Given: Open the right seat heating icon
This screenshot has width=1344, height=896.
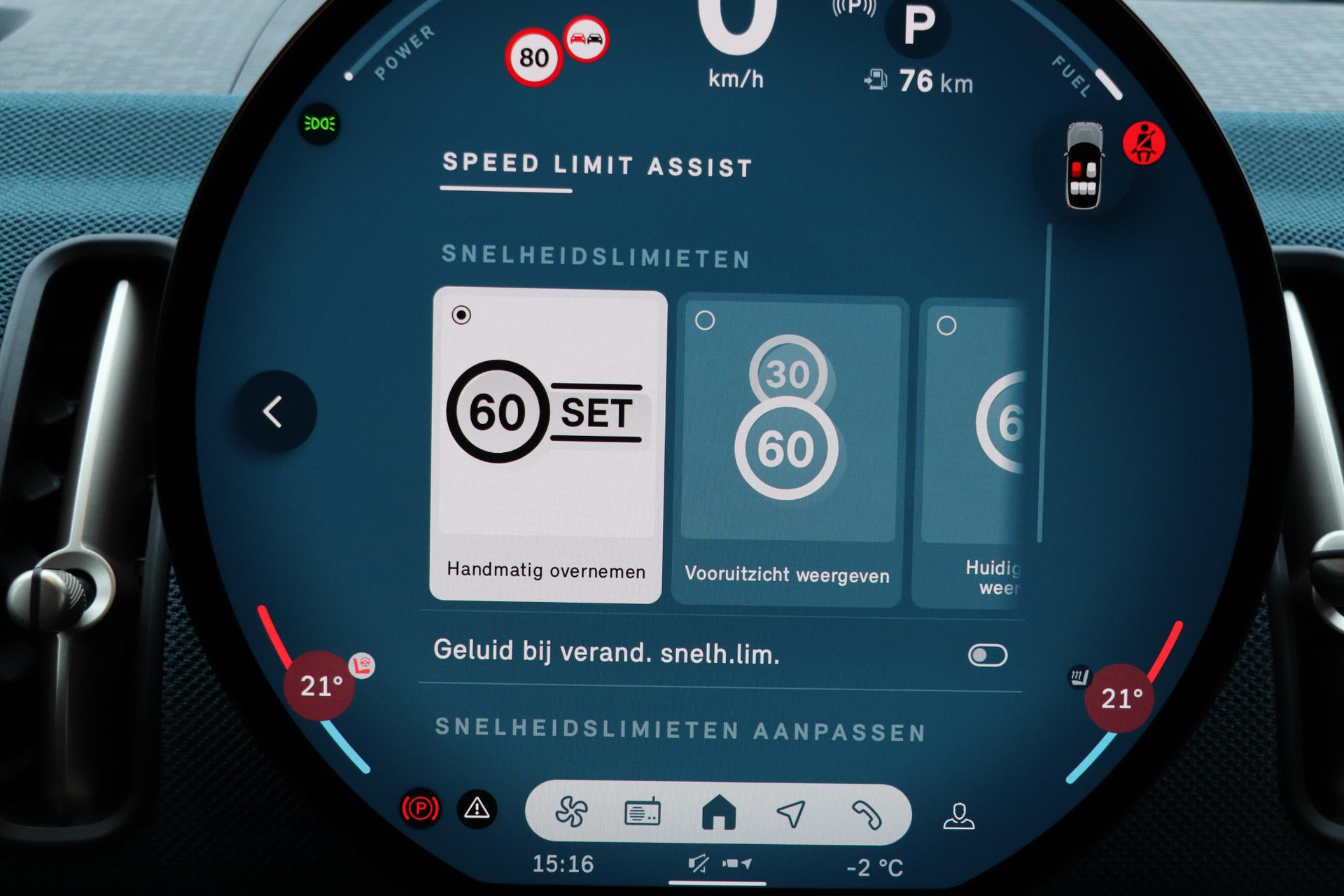Looking at the screenshot, I should point(1078,677).
